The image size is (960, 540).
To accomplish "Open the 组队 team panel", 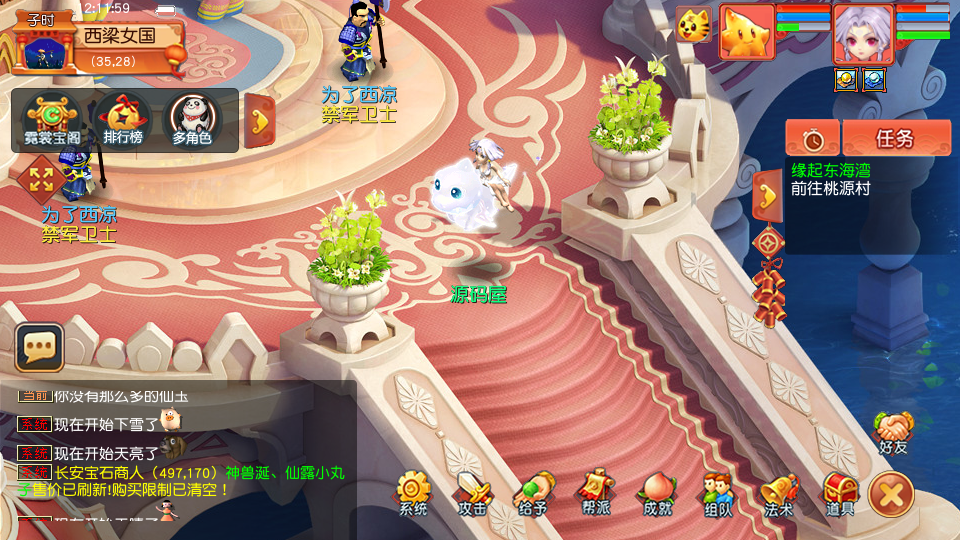I will [717, 494].
